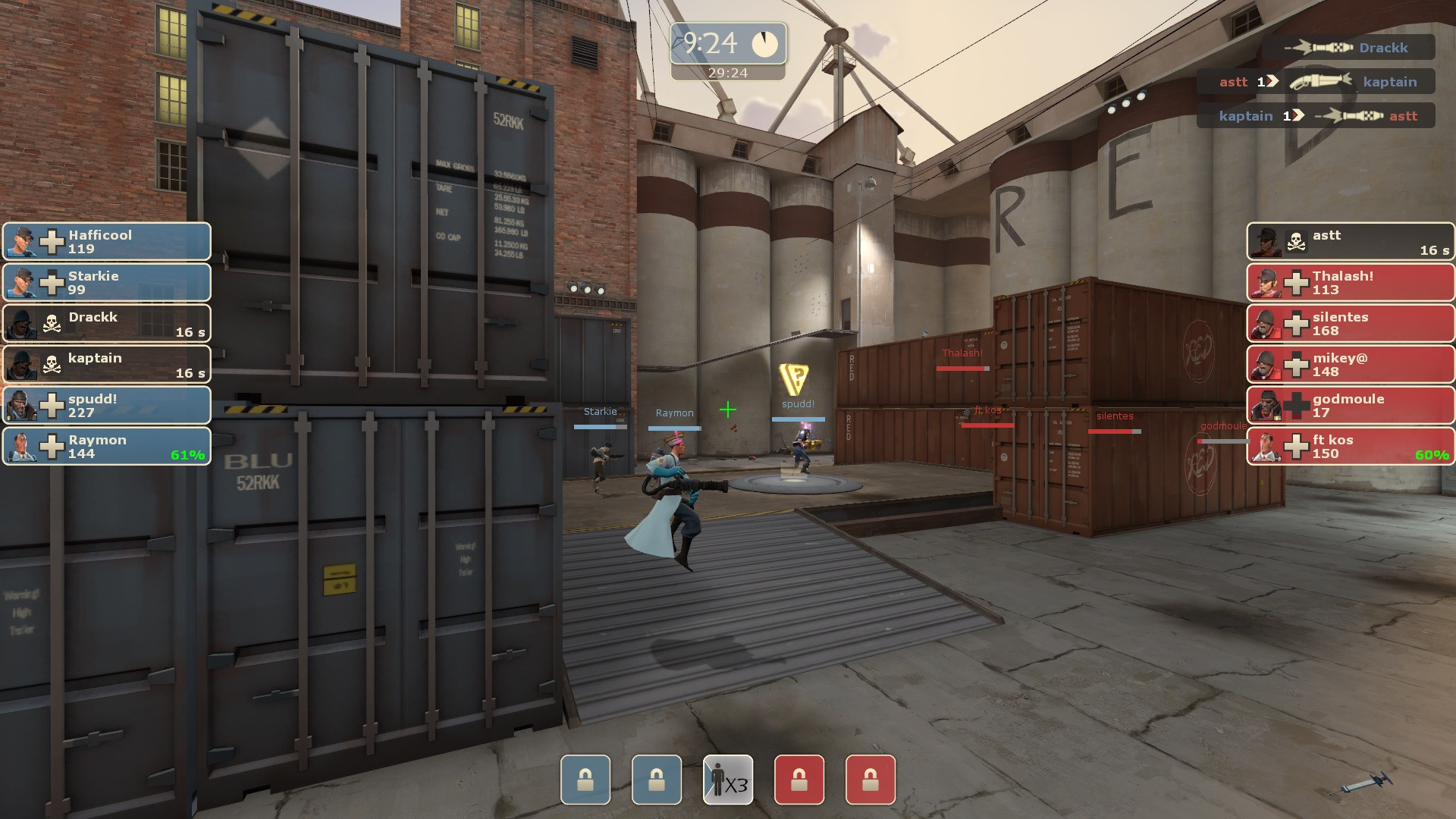Toggle the first BLU team lock button

point(585,780)
